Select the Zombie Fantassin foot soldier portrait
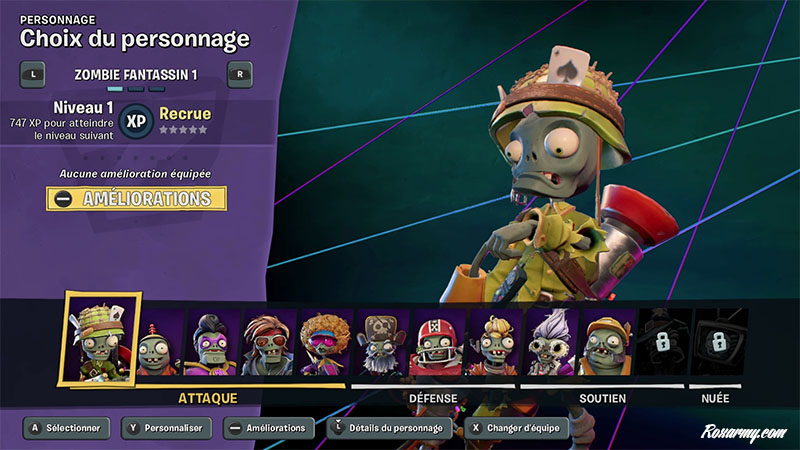 point(96,336)
